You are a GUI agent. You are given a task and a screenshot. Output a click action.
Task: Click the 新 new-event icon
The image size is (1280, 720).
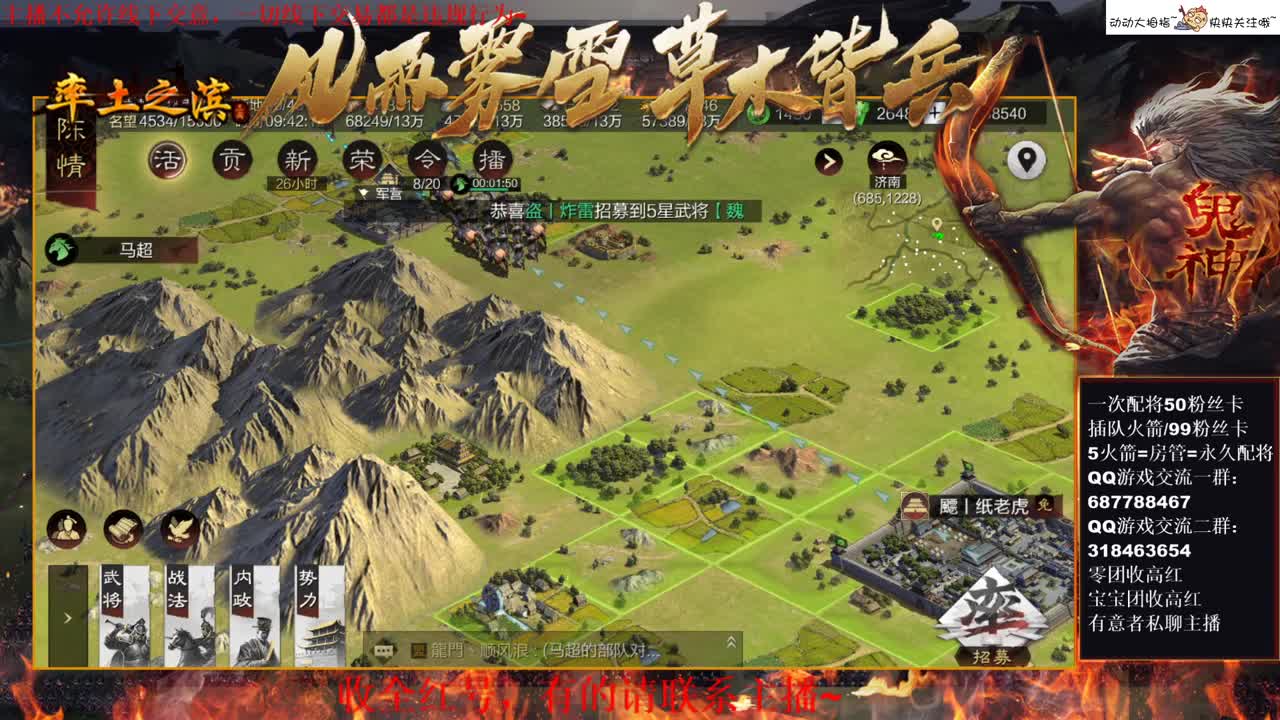point(300,160)
